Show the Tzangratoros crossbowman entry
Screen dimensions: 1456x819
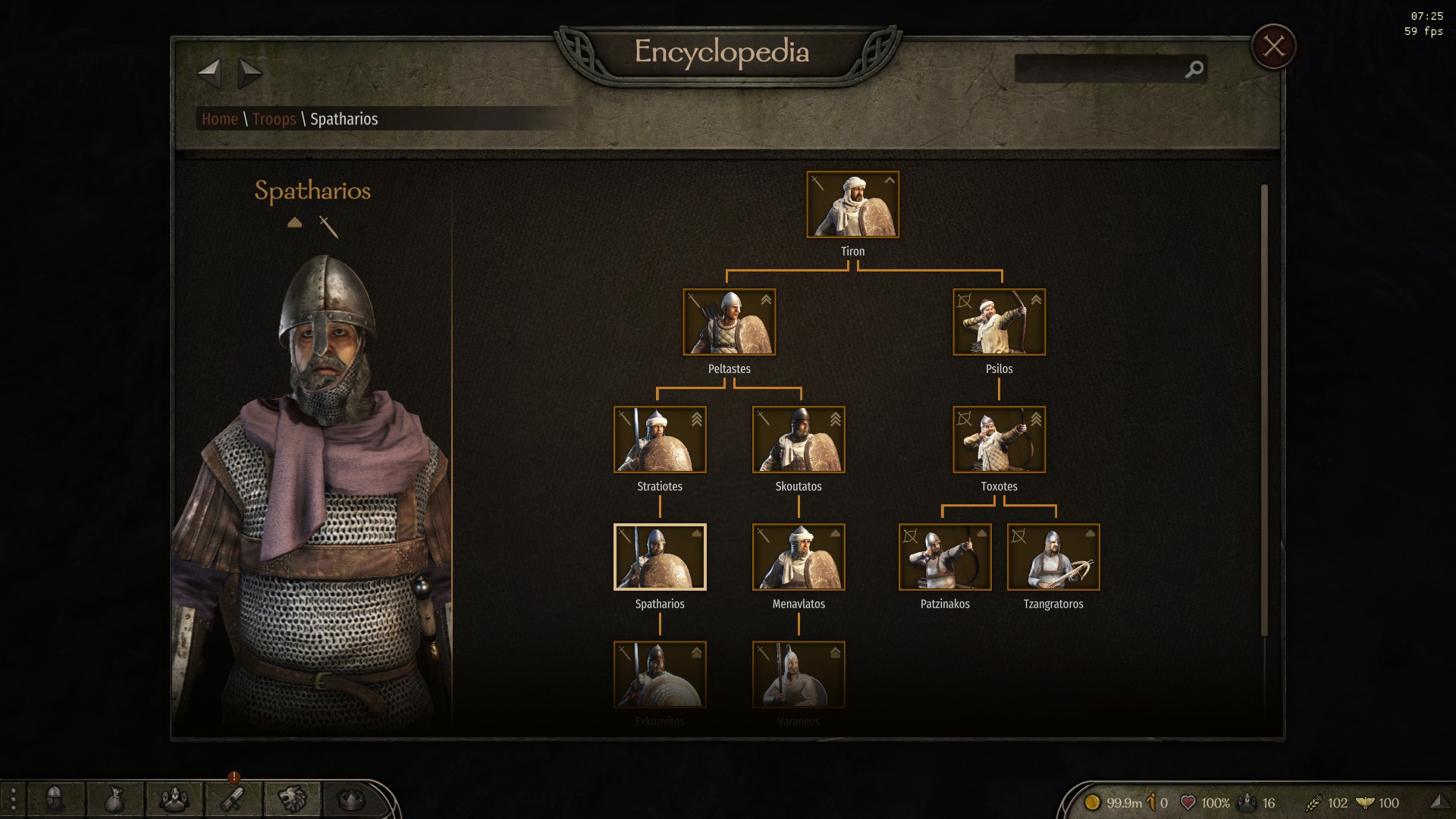[x=1053, y=557]
